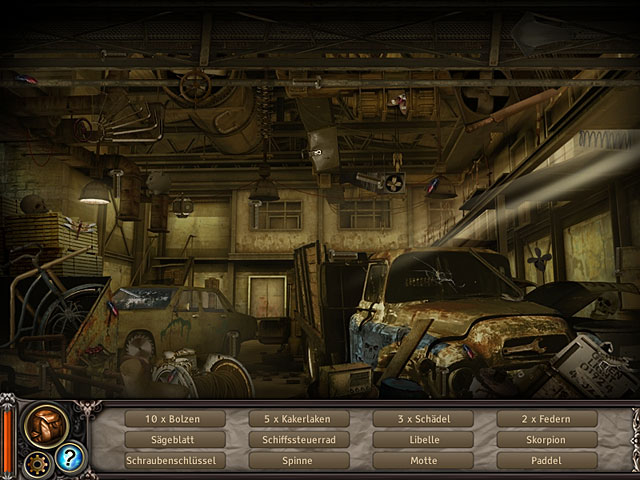The image size is (640, 480).
Task: Click the 'Skorpion' item label
Action: pos(547,440)
